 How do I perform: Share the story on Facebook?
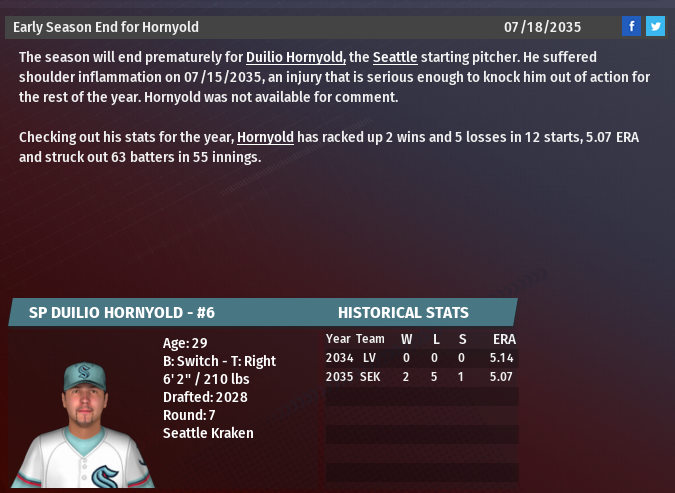click(x=631, y=26)
